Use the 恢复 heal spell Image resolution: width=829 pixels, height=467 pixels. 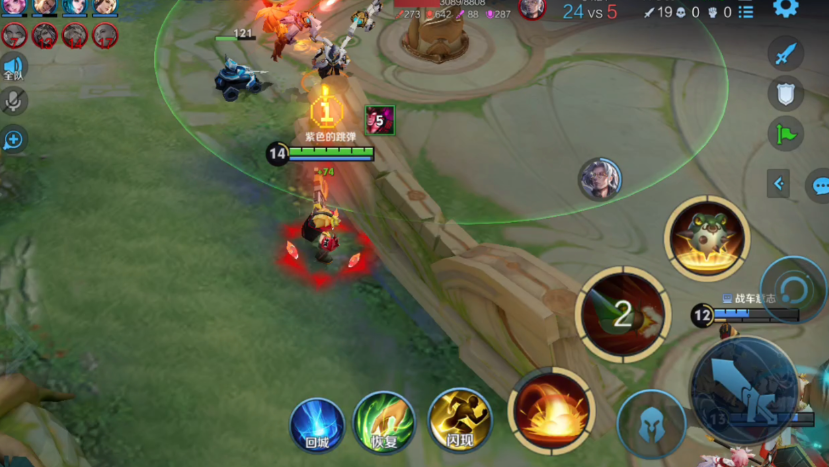click(384, 422)
